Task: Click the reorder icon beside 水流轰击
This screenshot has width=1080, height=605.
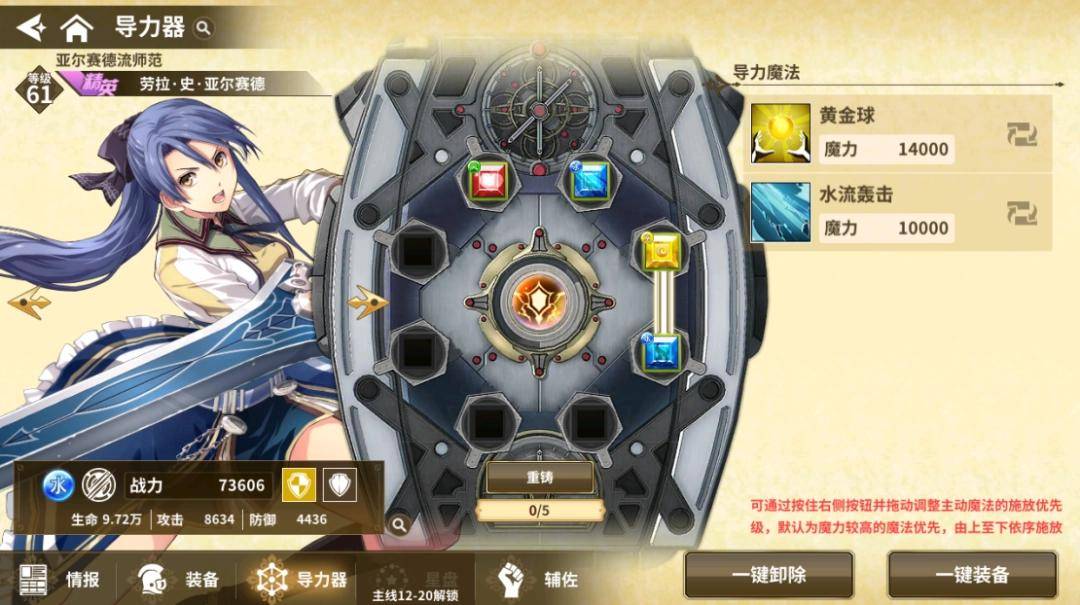Action: [x=1021, y=212]
